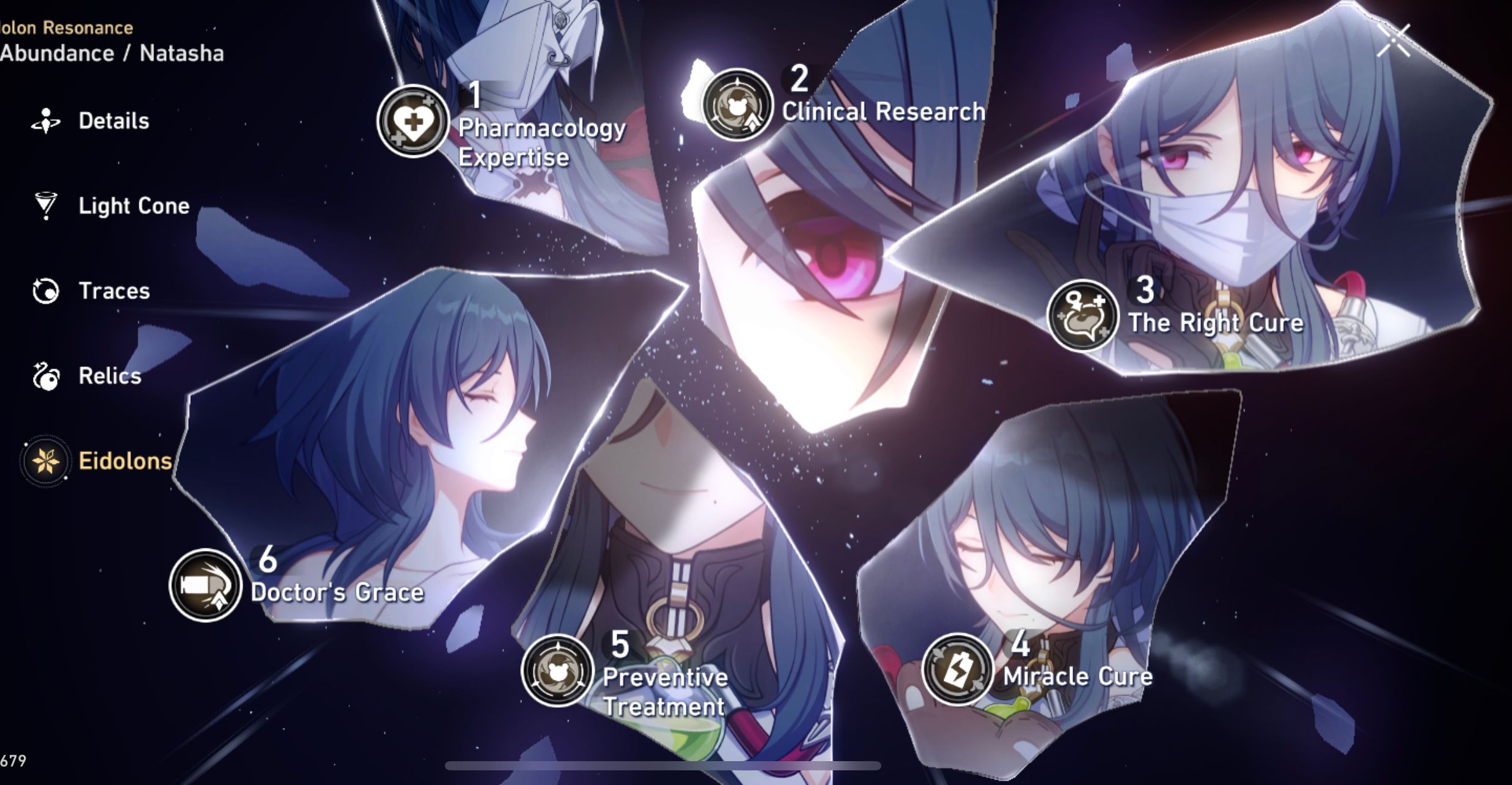The image size is (1512, 785).
Task: Click the Traces sidebar icon
Action: [x=47, y=291]
